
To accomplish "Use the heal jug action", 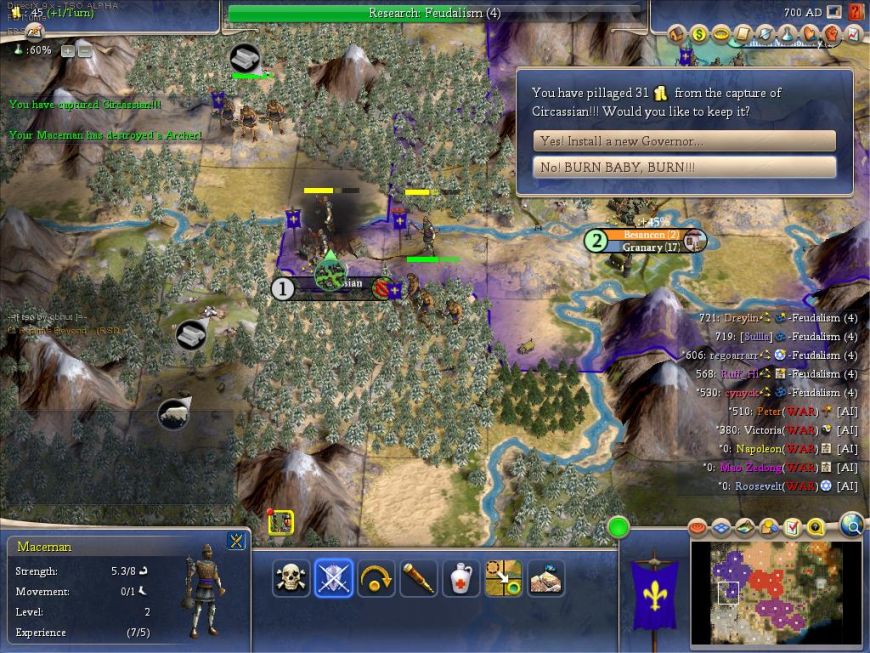I will point(461,578).
